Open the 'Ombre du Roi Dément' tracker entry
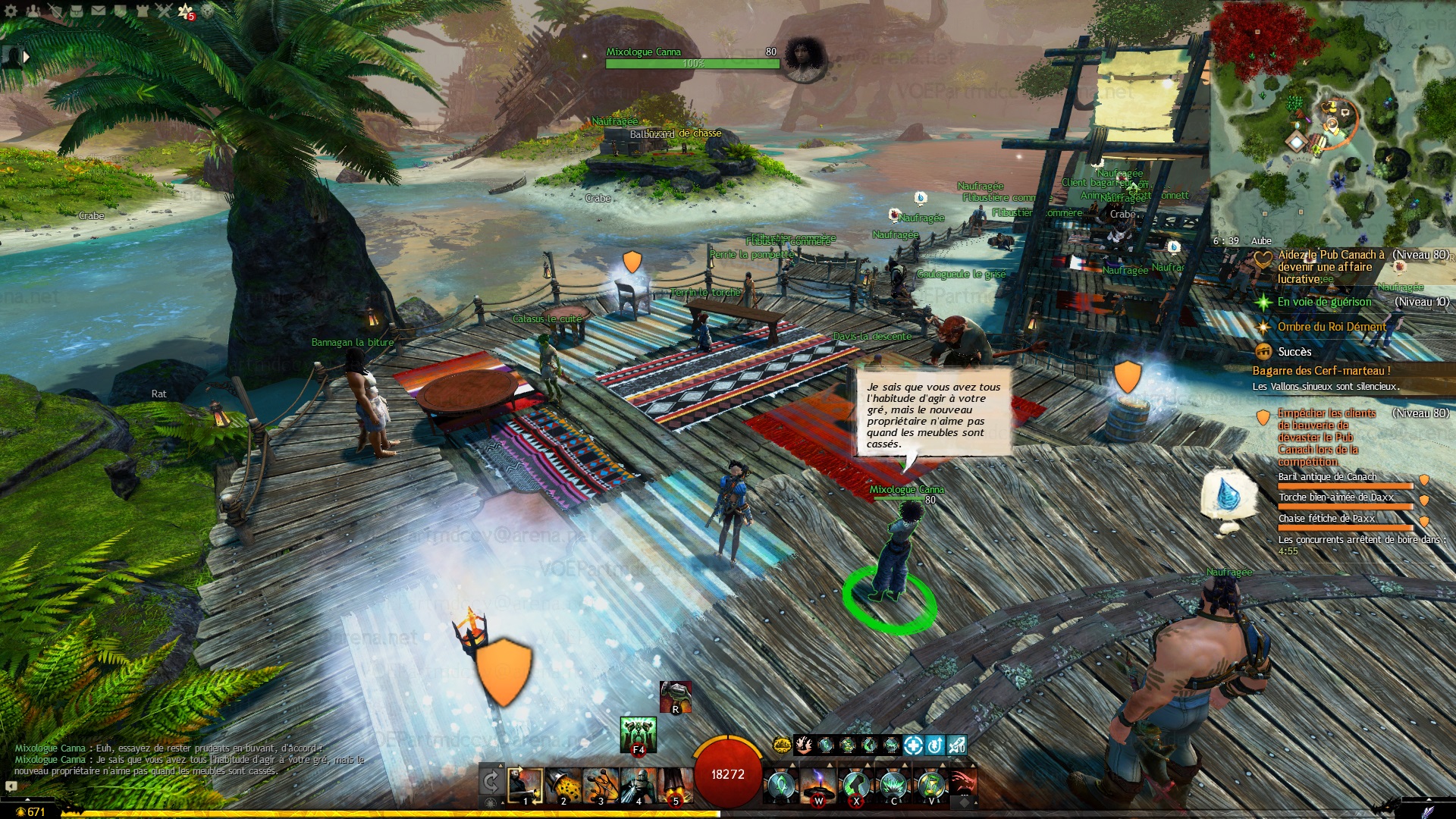Viewport: 1456px width, 819px height. pyautogui.click(x=1332, y=327)
